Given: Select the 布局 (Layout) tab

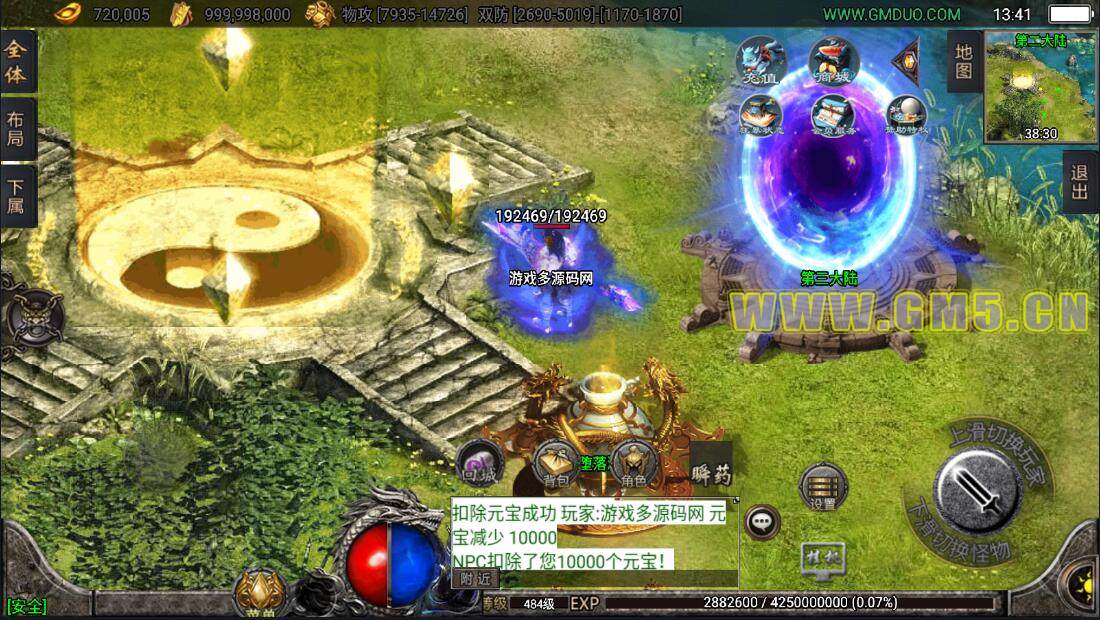Looking at the screenshot, I should (17, 128).
